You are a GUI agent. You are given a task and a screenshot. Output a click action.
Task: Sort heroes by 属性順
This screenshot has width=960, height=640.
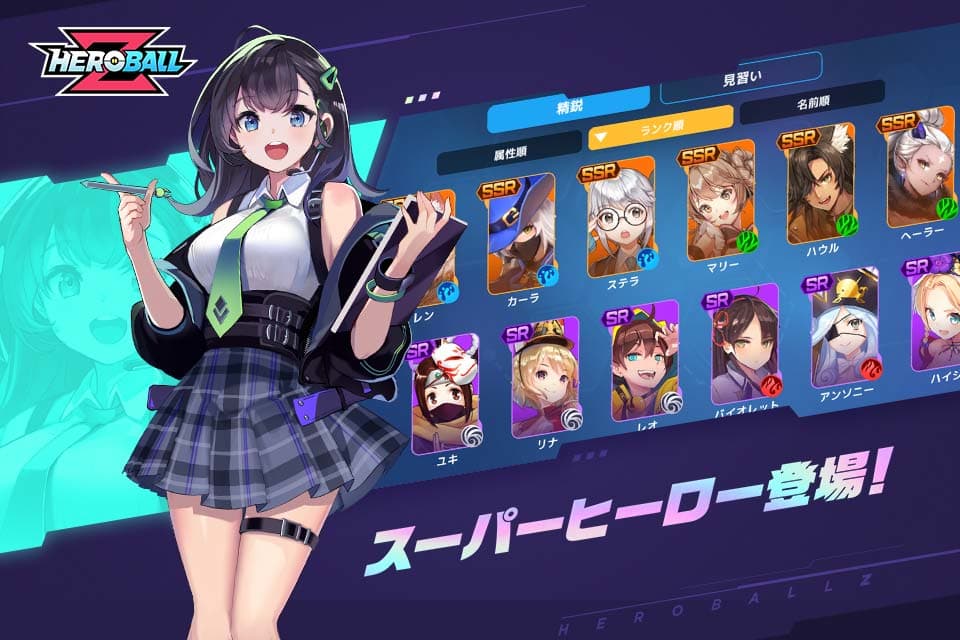point(508,152)
